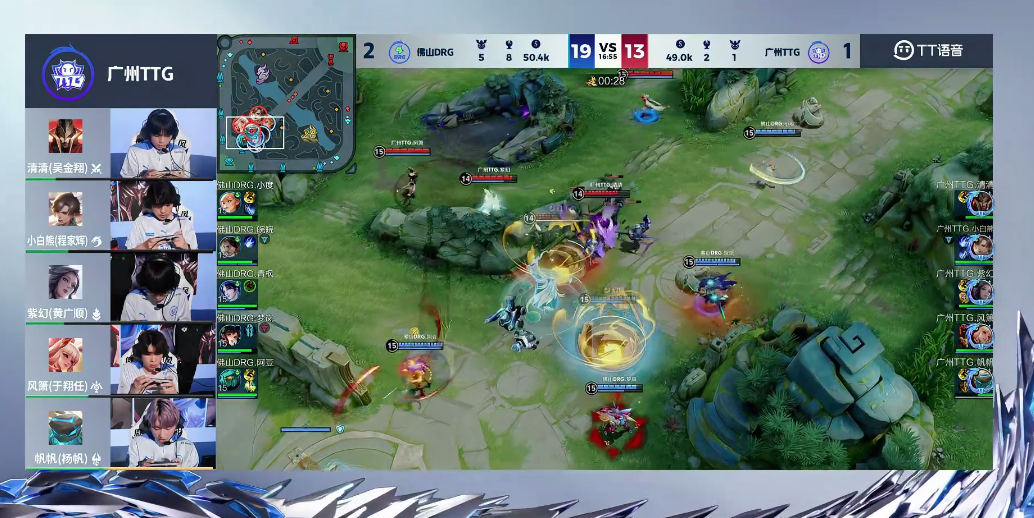Select 佛山DRG.青枫 player hero icon

pyautogui.click(x=229, y=292)
